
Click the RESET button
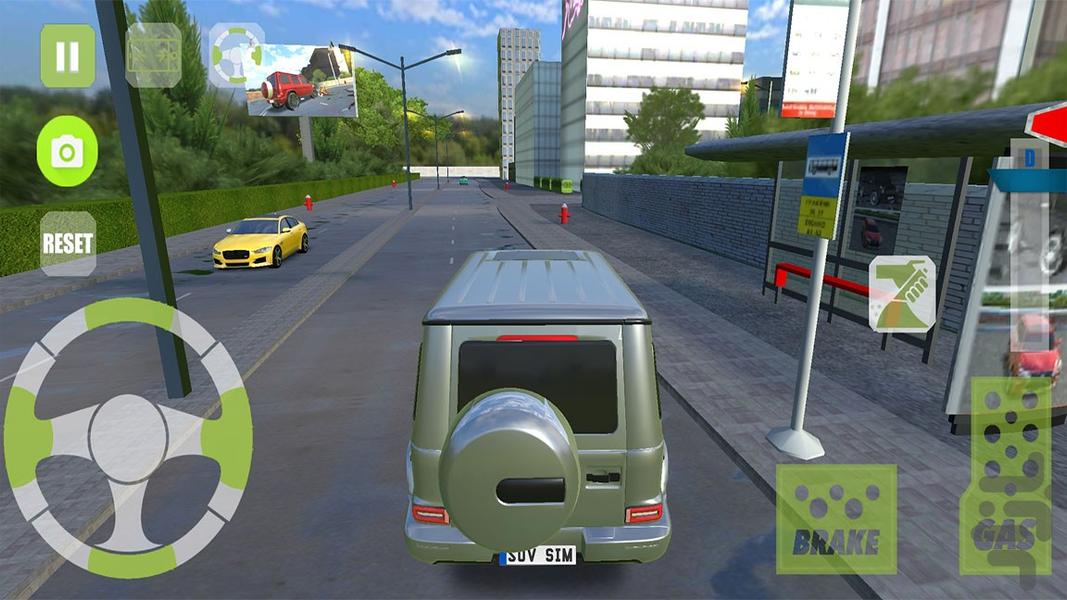click(x=68, y=243)
